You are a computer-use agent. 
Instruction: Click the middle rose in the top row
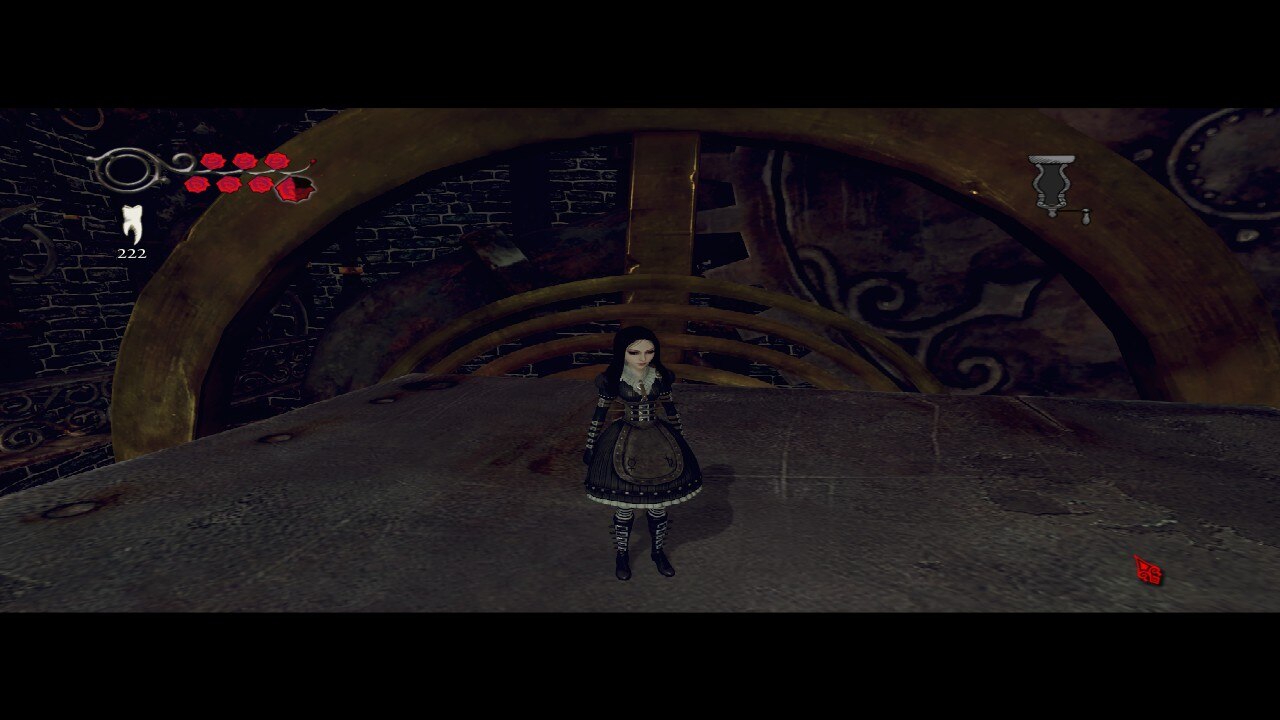point(244,160)
